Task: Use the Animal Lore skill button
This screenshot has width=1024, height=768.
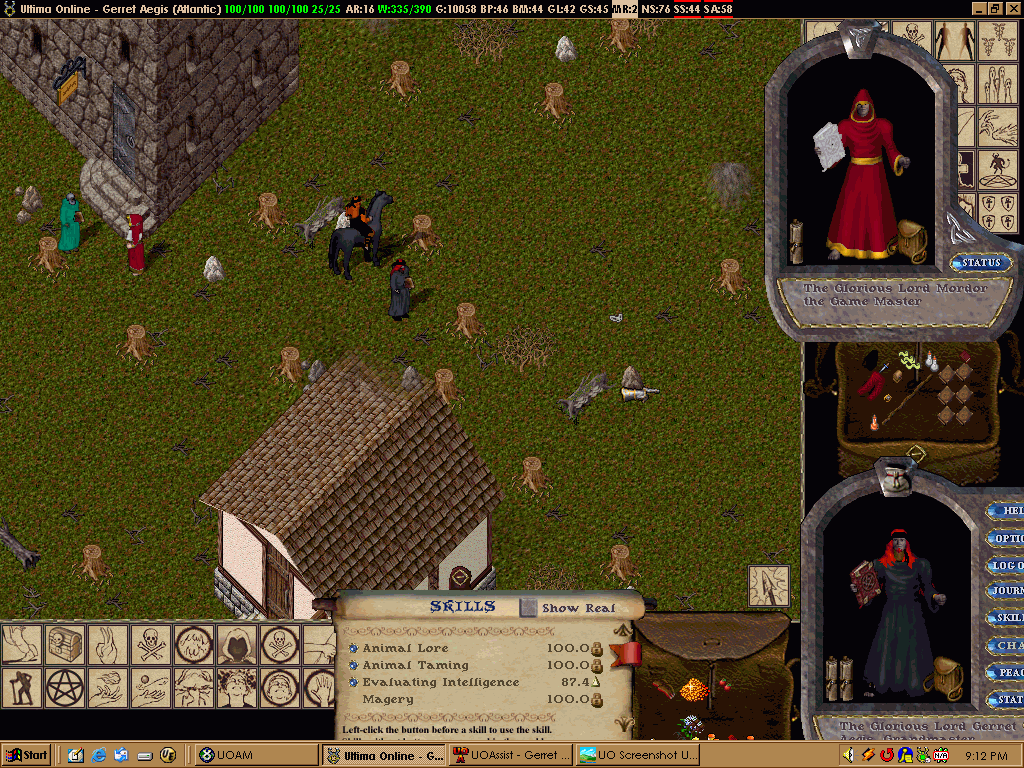Action: [353, 649]
